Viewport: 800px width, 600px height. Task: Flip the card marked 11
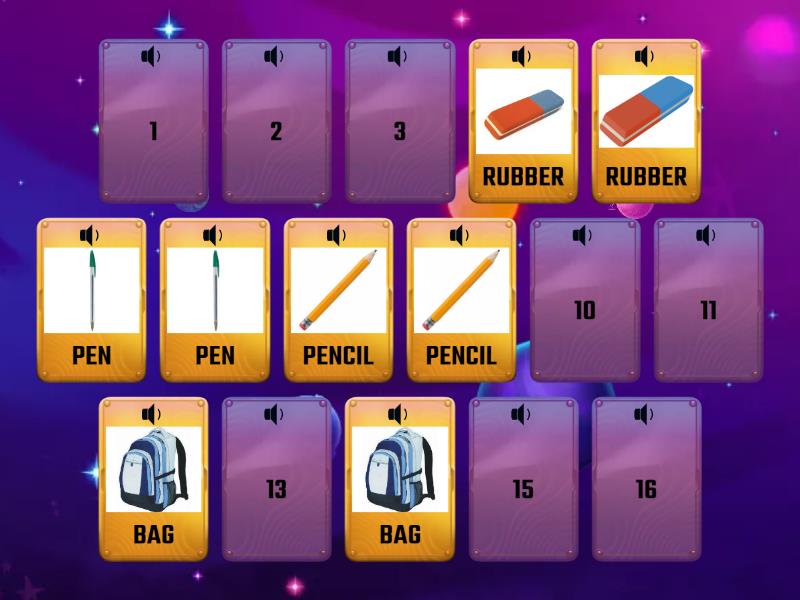click(x=708, y=310)
